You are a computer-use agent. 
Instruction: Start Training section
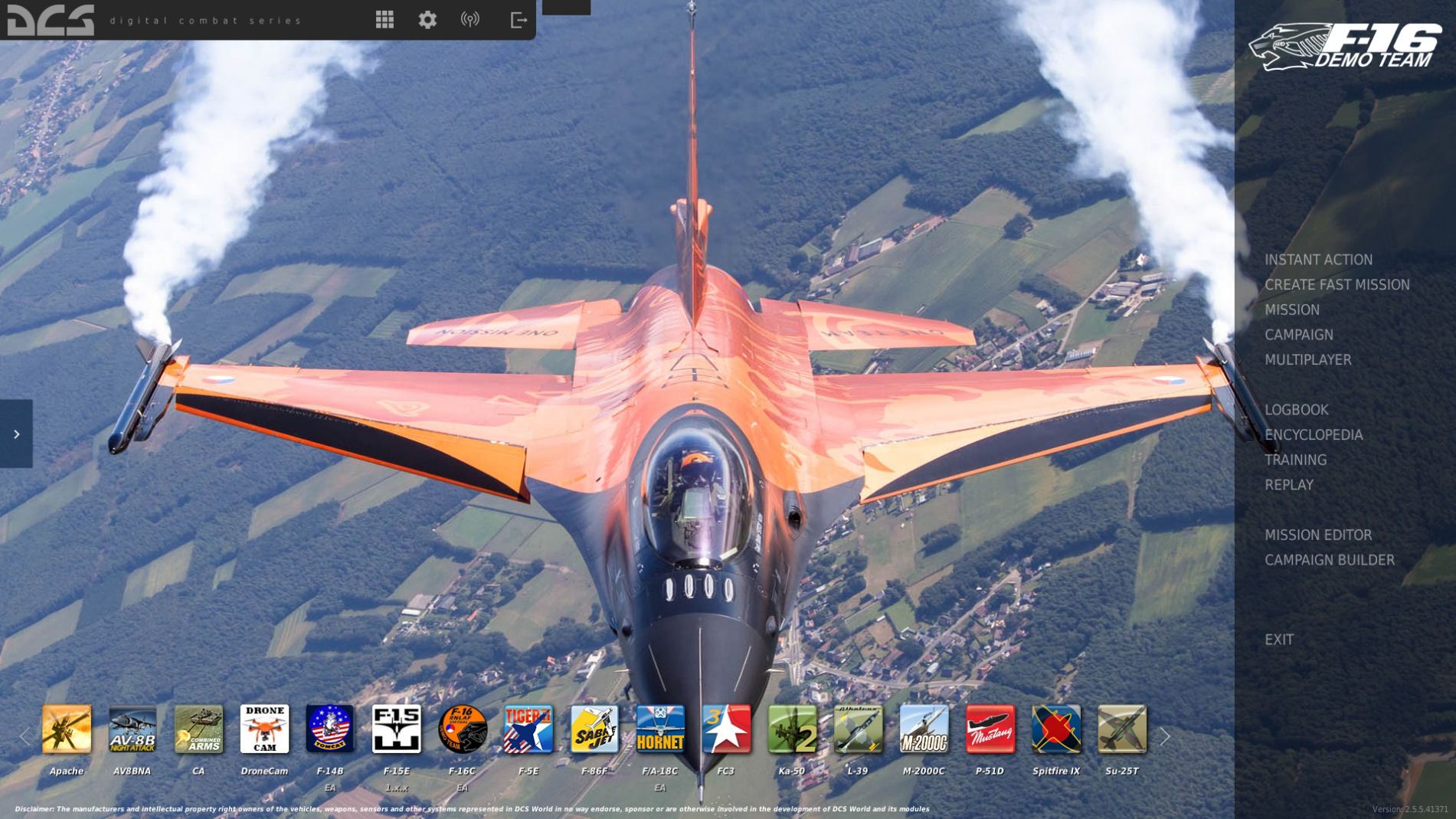coord(1295,460)
